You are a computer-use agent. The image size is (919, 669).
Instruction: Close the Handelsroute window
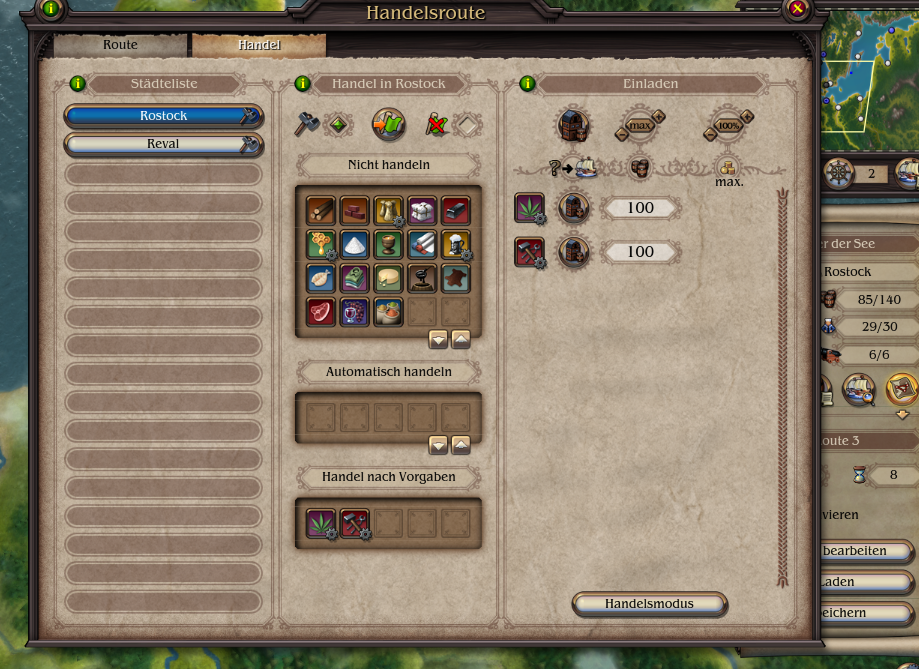click(797, 10)
